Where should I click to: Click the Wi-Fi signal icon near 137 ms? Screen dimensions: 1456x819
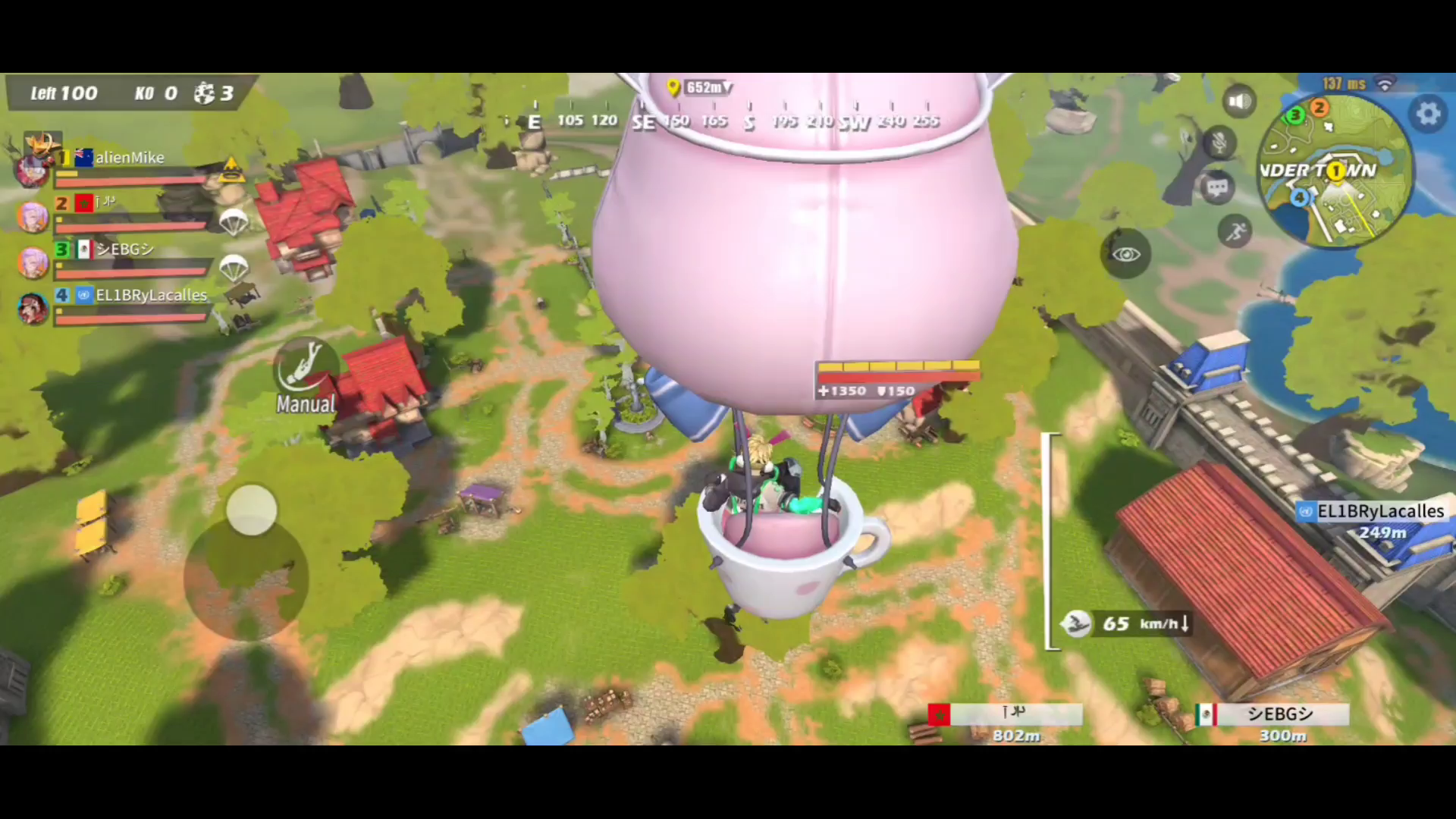(1386, 84)
